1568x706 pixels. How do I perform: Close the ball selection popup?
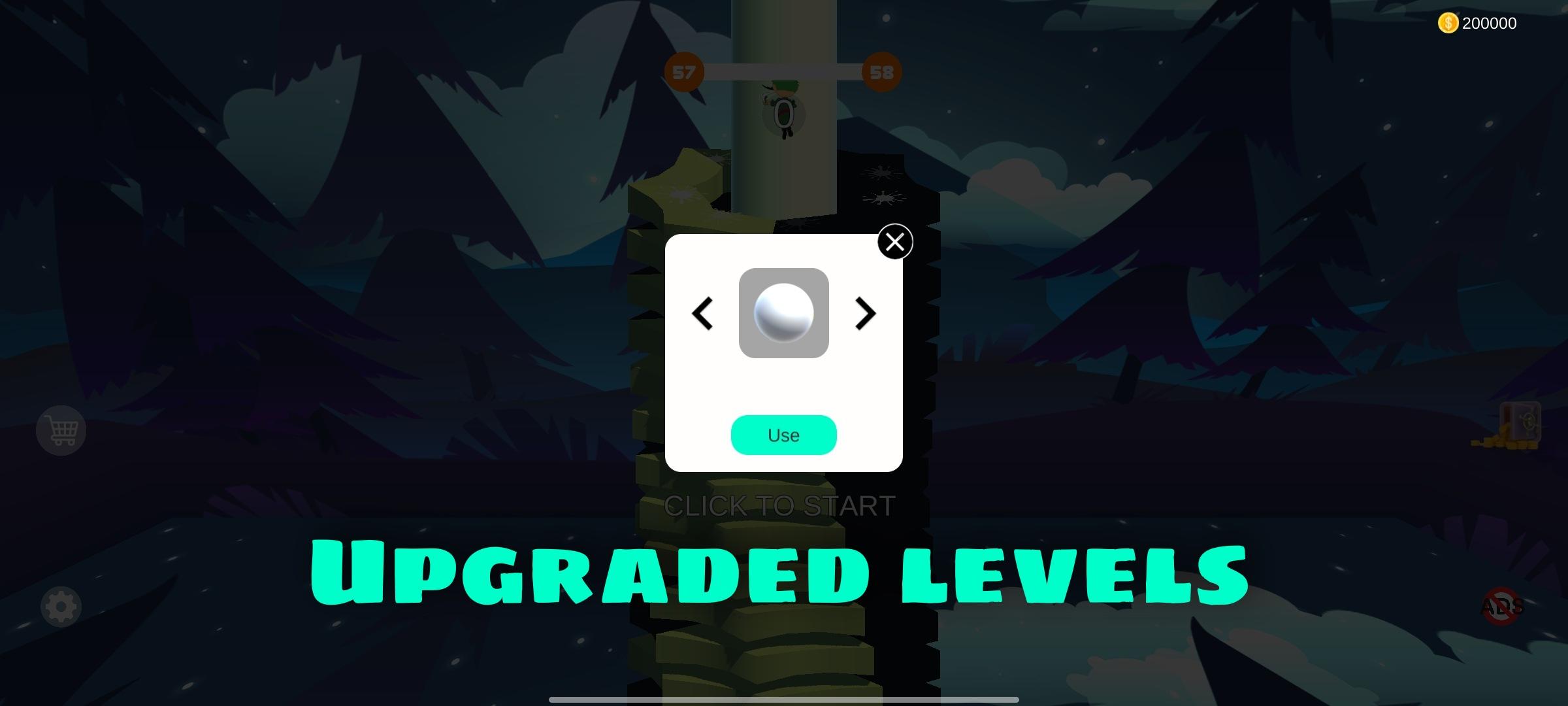tap(895, 242)
